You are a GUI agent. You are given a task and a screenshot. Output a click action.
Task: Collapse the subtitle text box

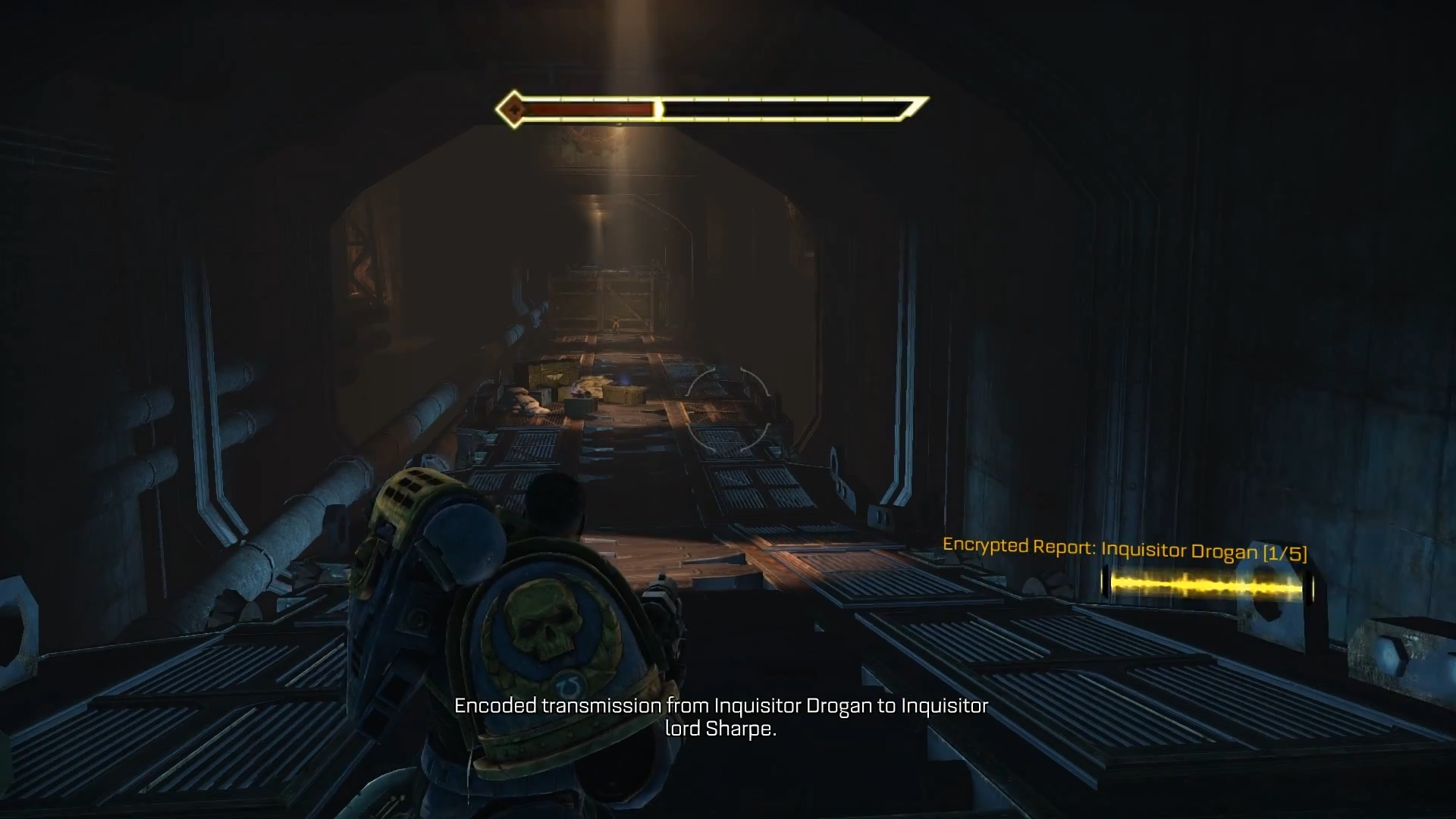720,719
